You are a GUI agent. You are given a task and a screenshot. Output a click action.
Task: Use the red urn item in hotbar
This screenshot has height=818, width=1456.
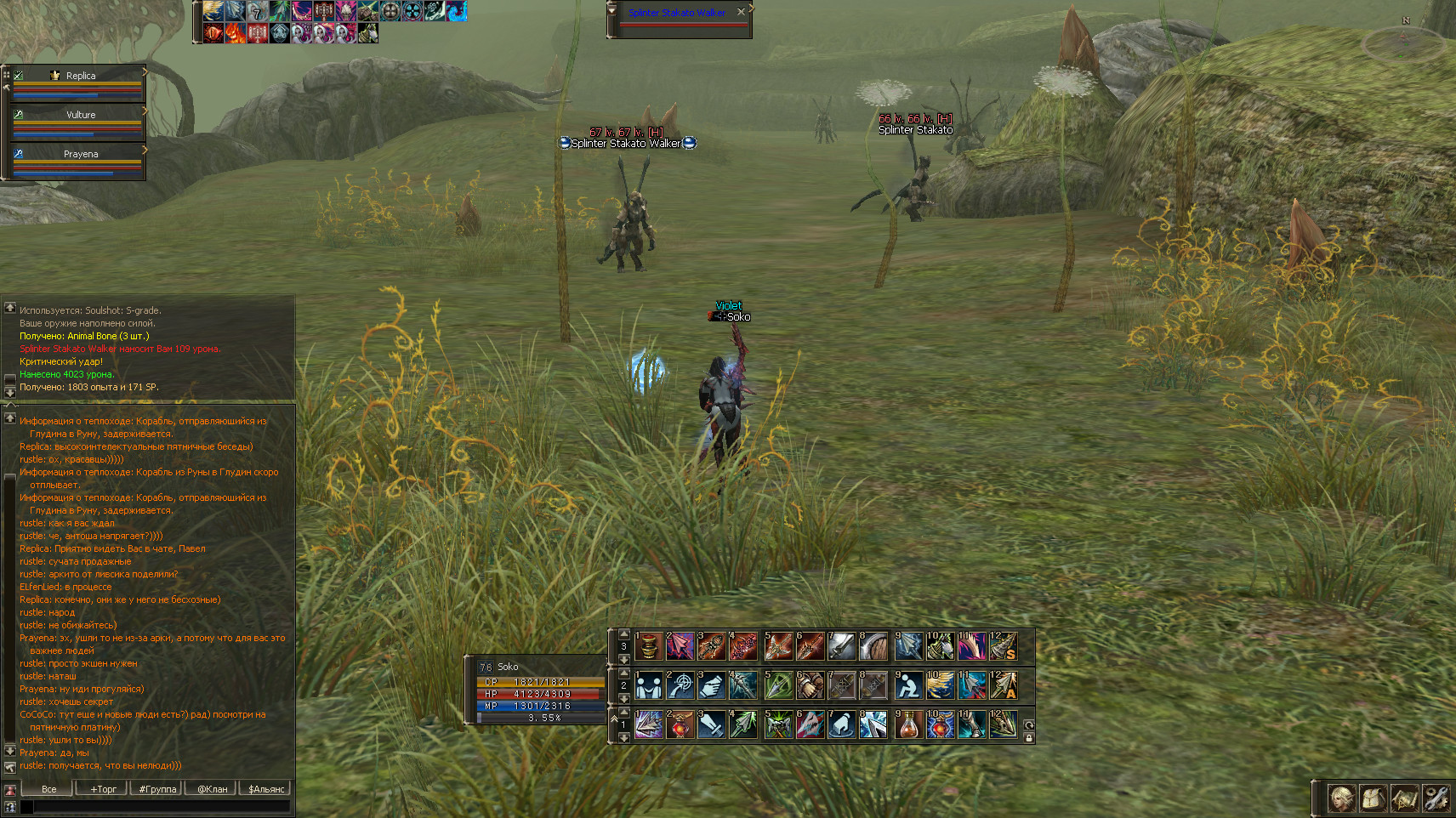[649, 646]
